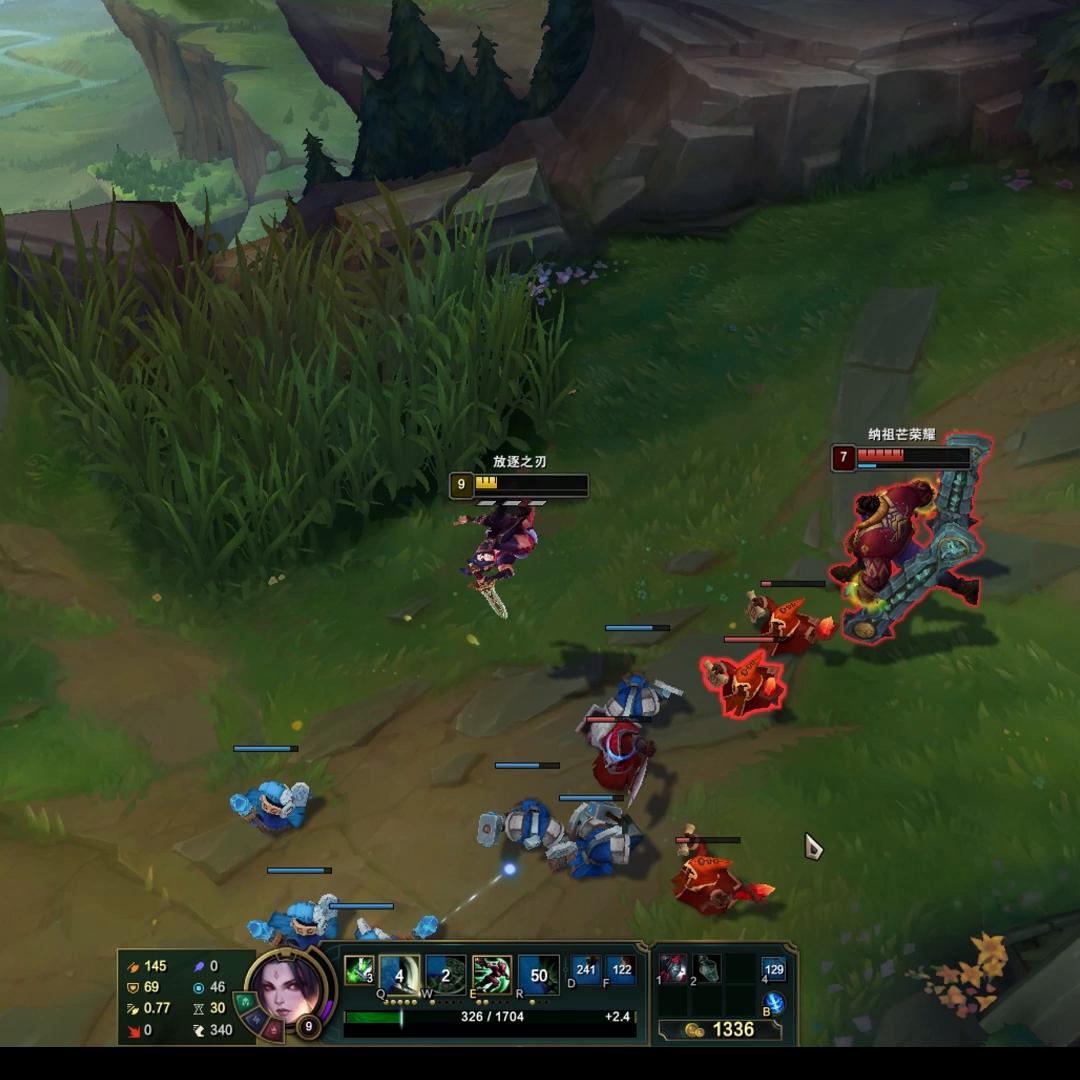This screenshot has width=1080, height=1080.
Task: Click the D summoner spell showing 241
Action: click(586, 970)
